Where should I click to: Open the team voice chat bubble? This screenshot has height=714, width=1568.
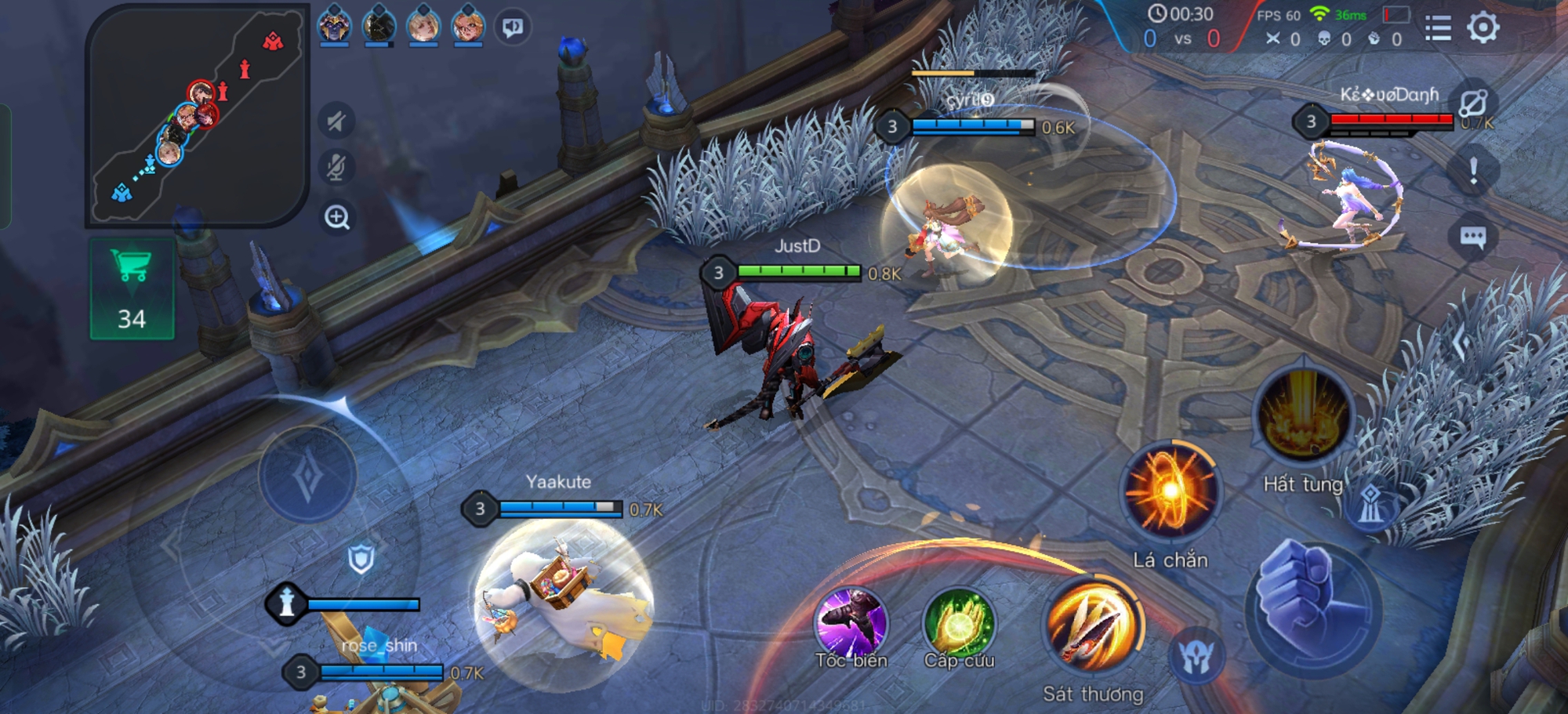[x=513, y=27]
